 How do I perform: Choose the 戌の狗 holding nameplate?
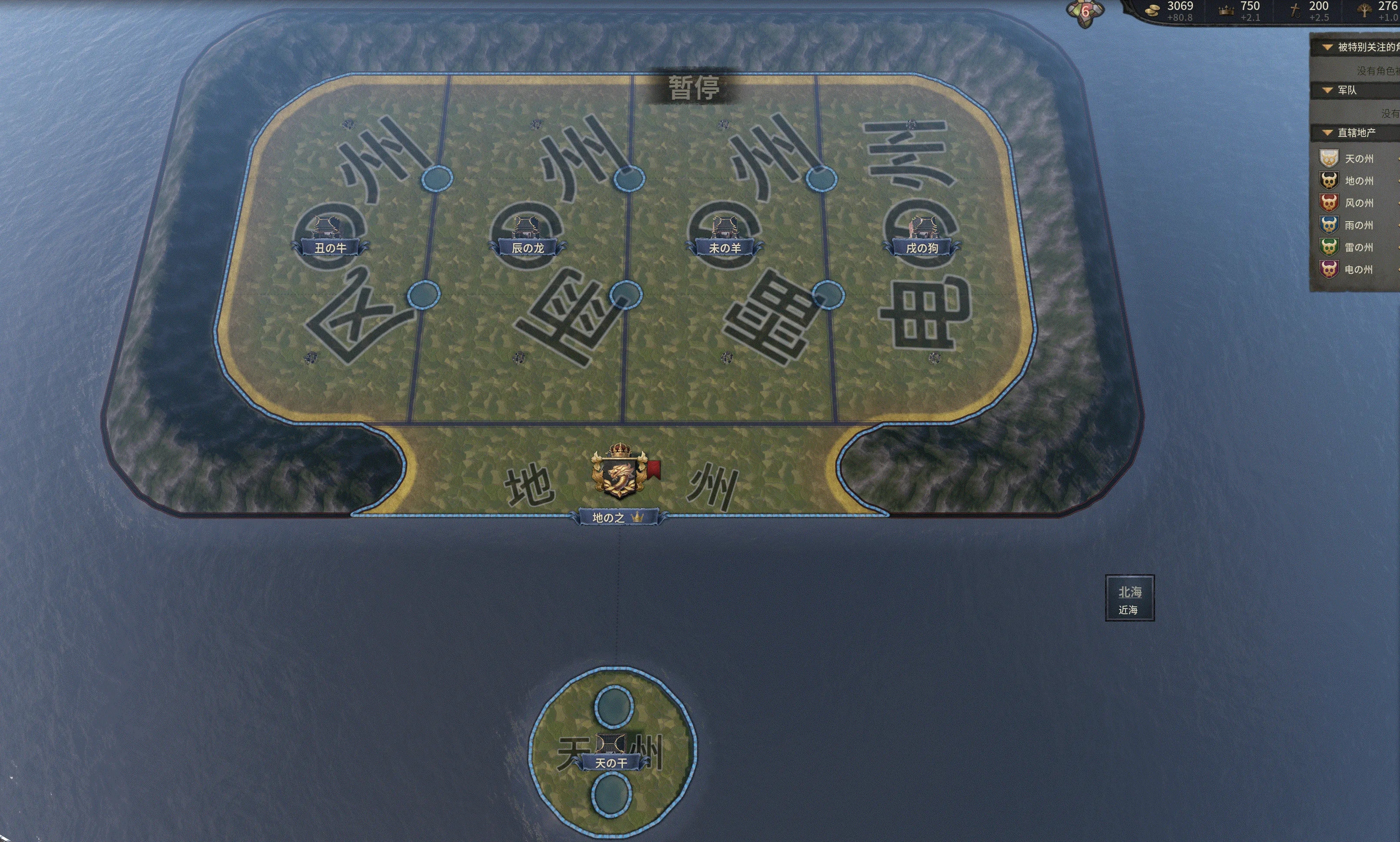[x=922, y=248]
